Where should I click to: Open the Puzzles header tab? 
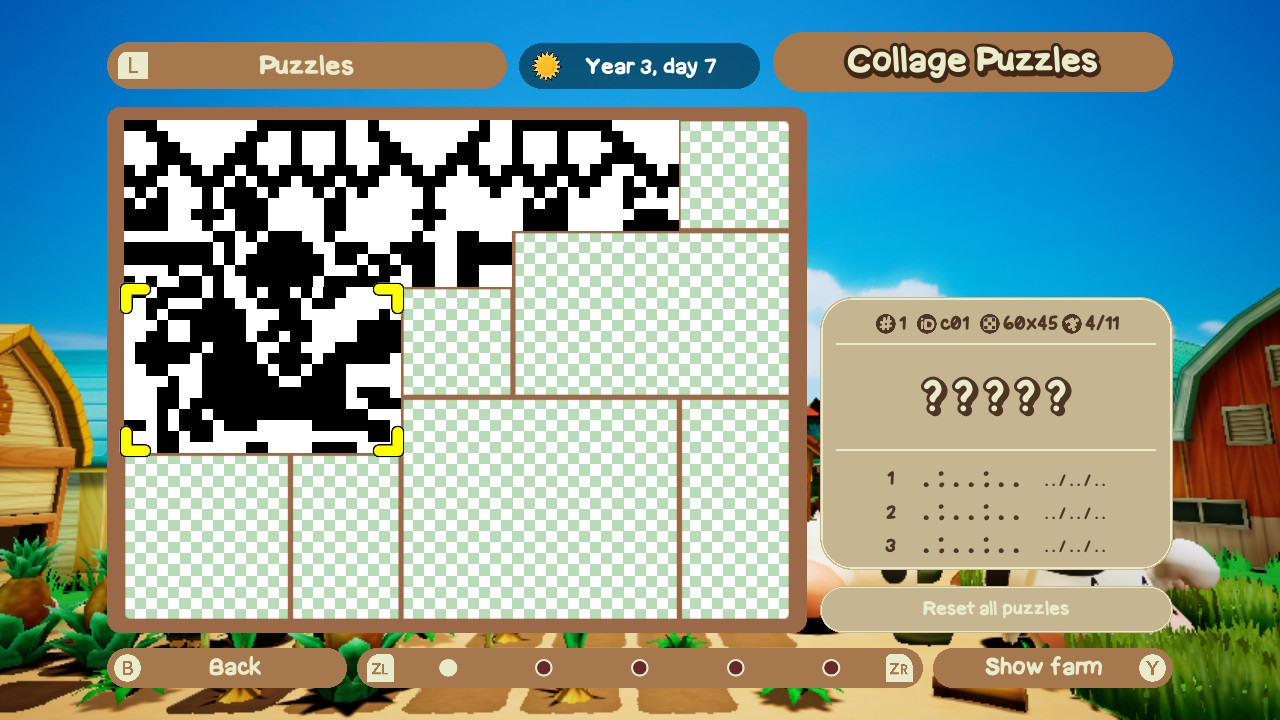coord(306,65)
